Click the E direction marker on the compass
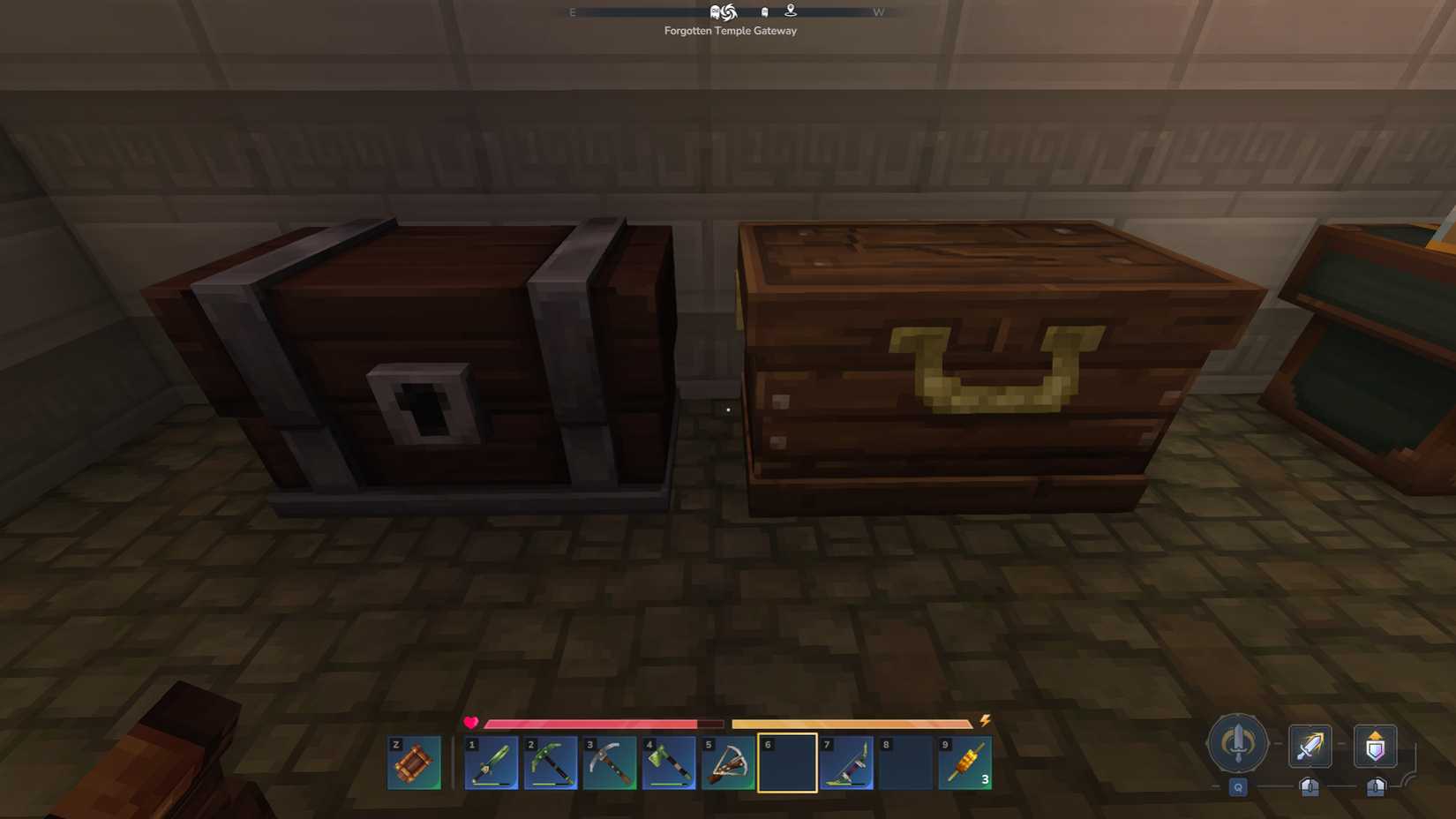Viewport: 1456px width, 819px height. click(x=572, y=12)
